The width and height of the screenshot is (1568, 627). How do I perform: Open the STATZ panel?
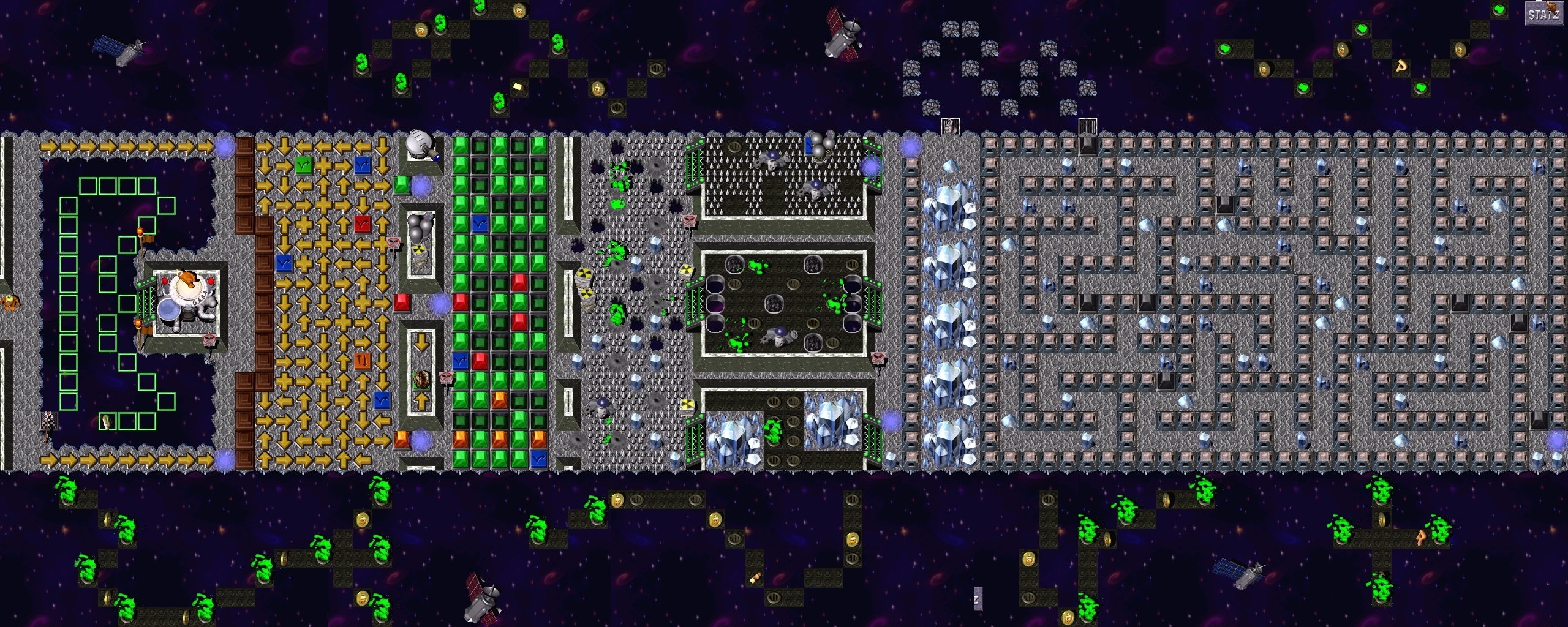pos(1543,14)
